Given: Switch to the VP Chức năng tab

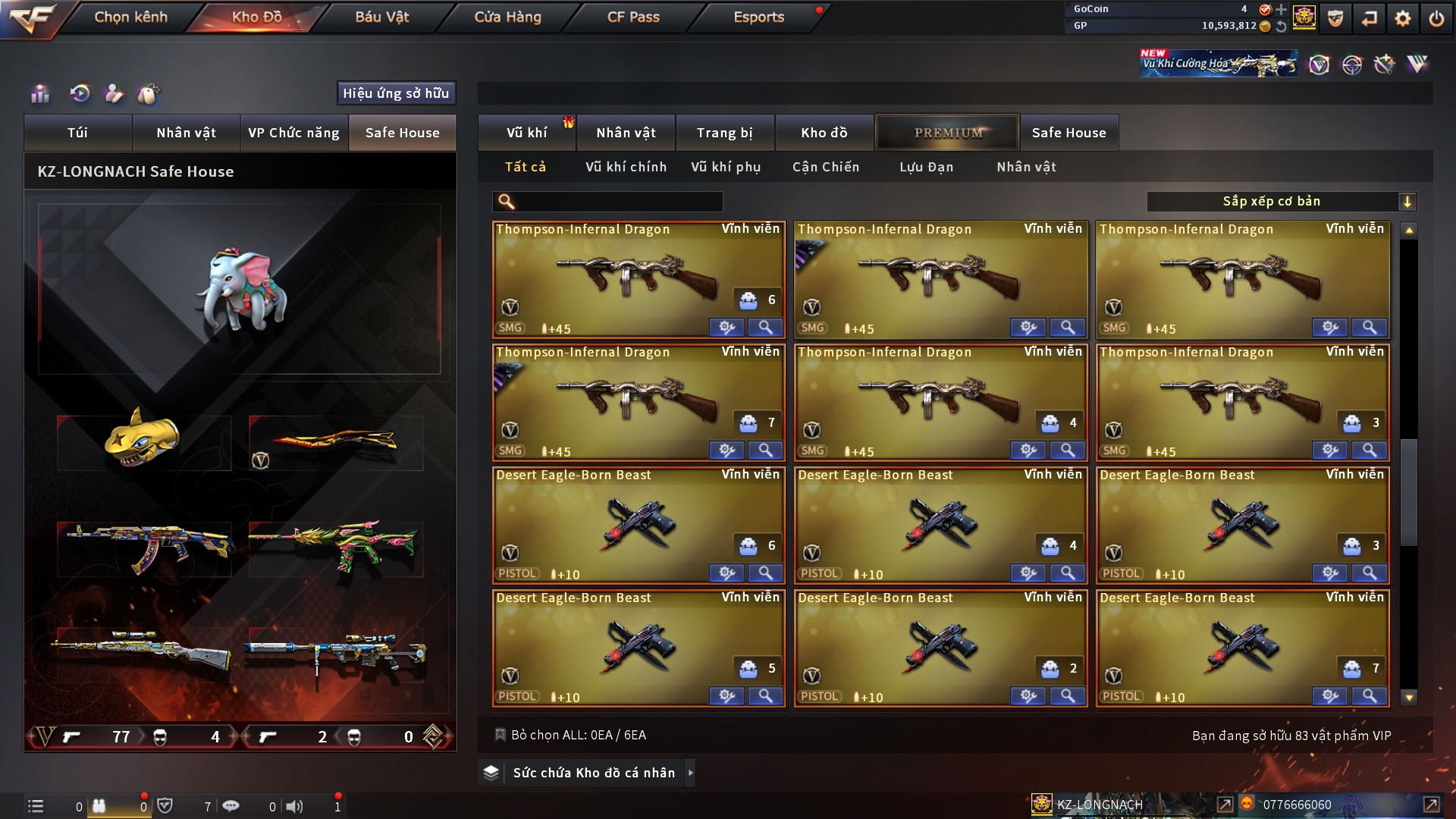Looking at the screenshot, I should pyautogui.click(x=293, y=133).
